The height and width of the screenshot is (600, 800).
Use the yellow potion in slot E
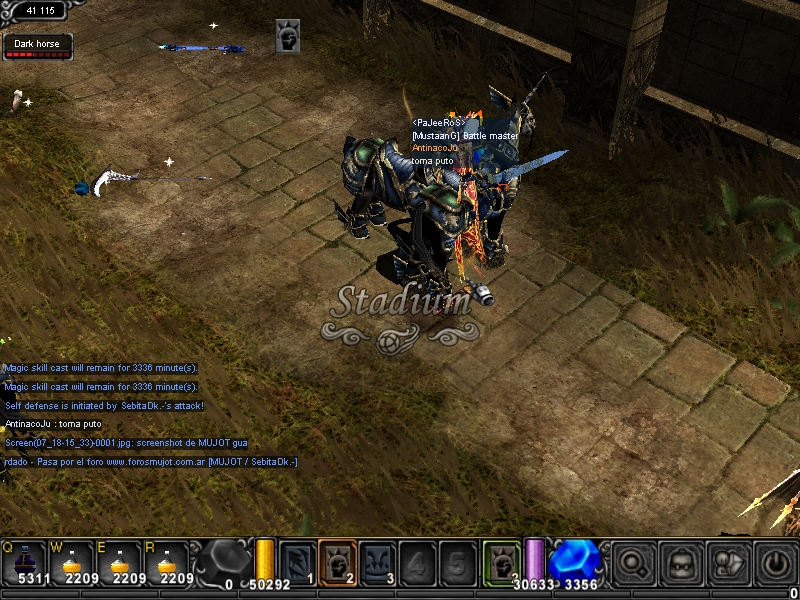point(122,564)
